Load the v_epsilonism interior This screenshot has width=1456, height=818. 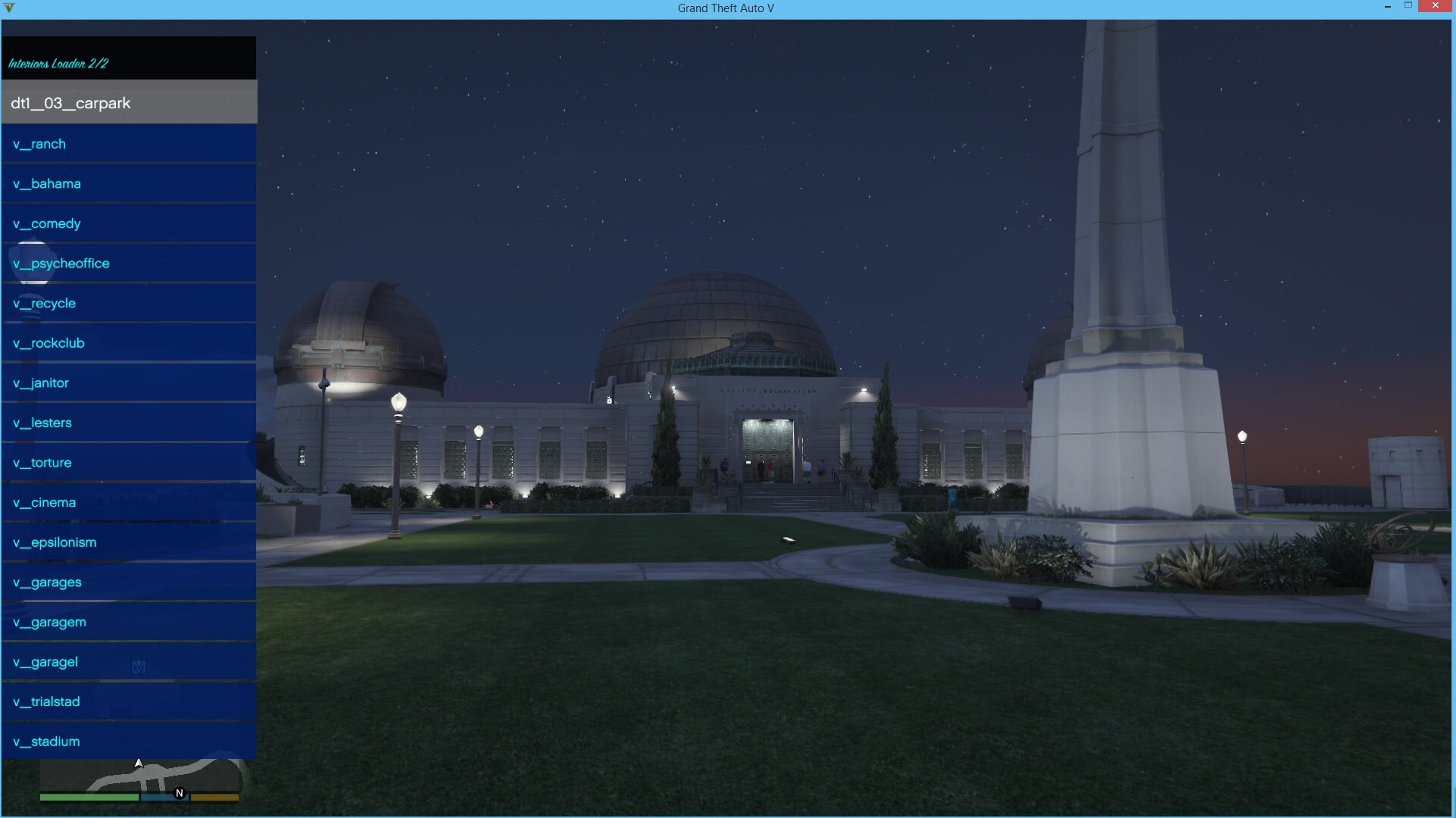[129, 542]
